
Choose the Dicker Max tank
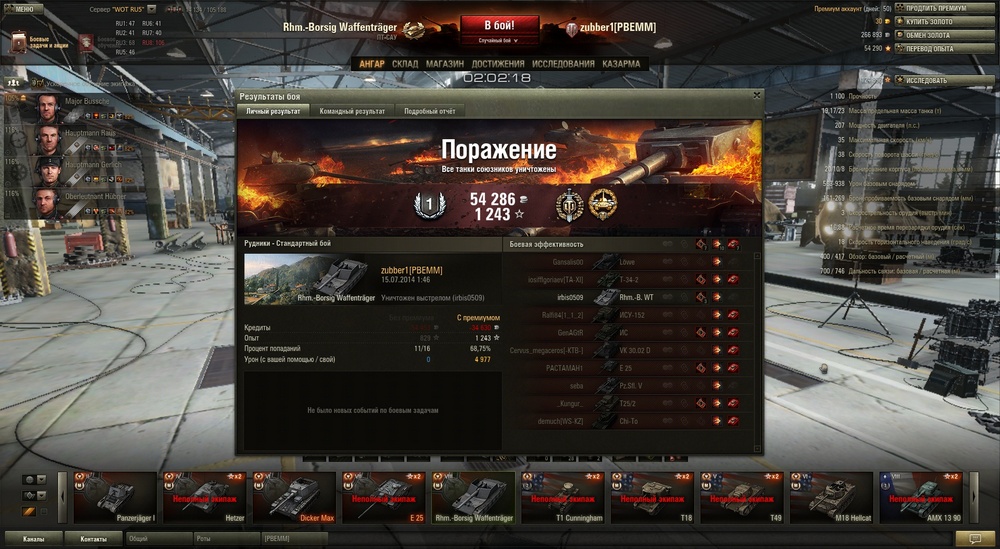(296, 497)
